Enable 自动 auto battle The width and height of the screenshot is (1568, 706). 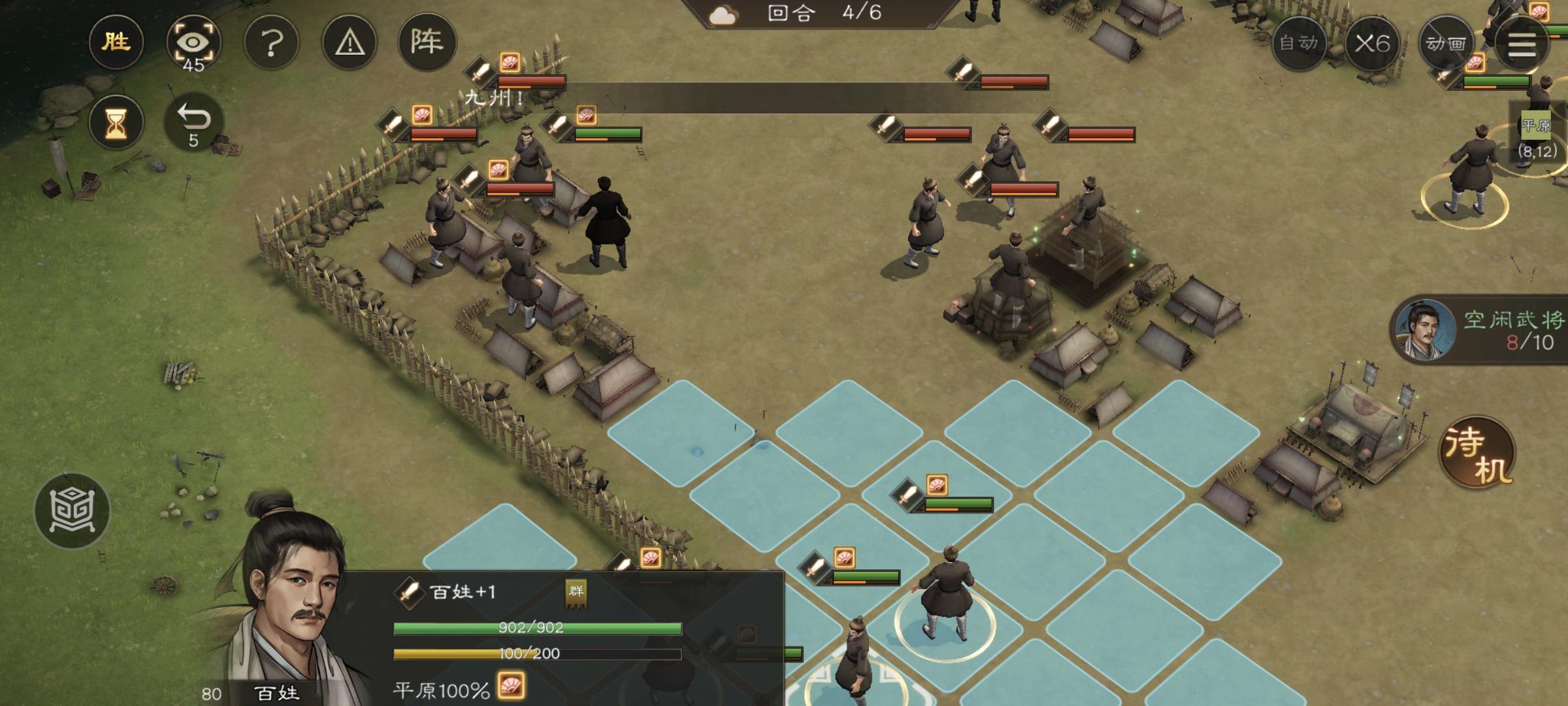coord(1299,44)
